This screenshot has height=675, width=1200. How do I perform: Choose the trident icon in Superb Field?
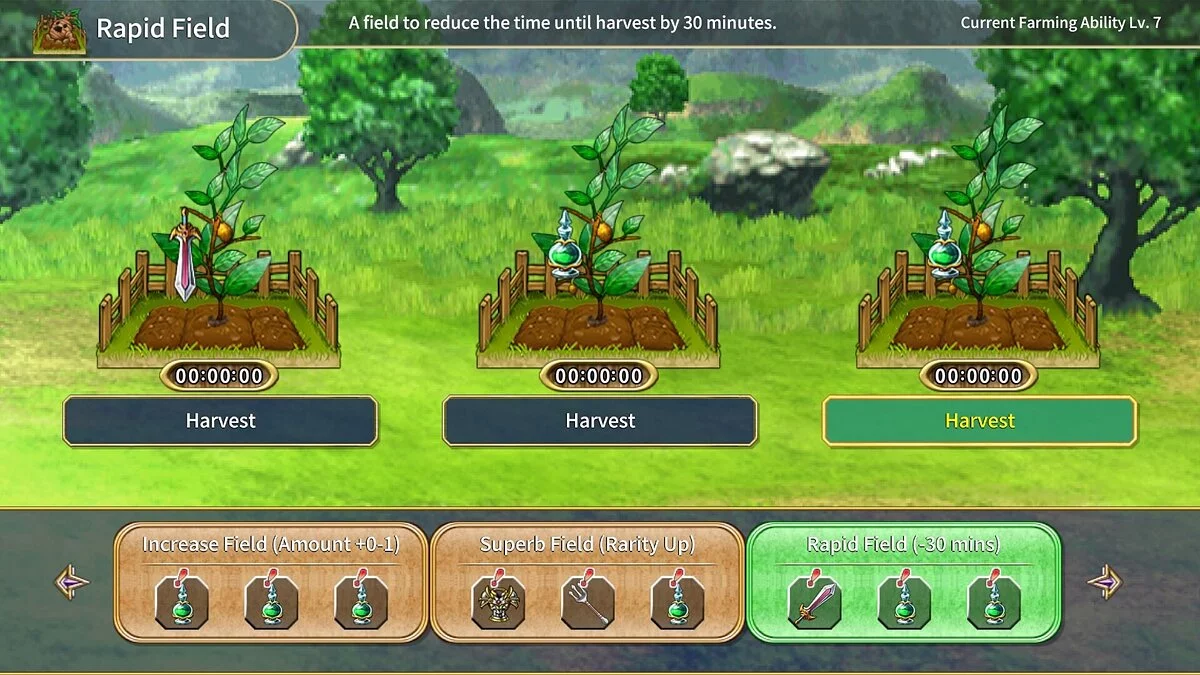point(587,602)
